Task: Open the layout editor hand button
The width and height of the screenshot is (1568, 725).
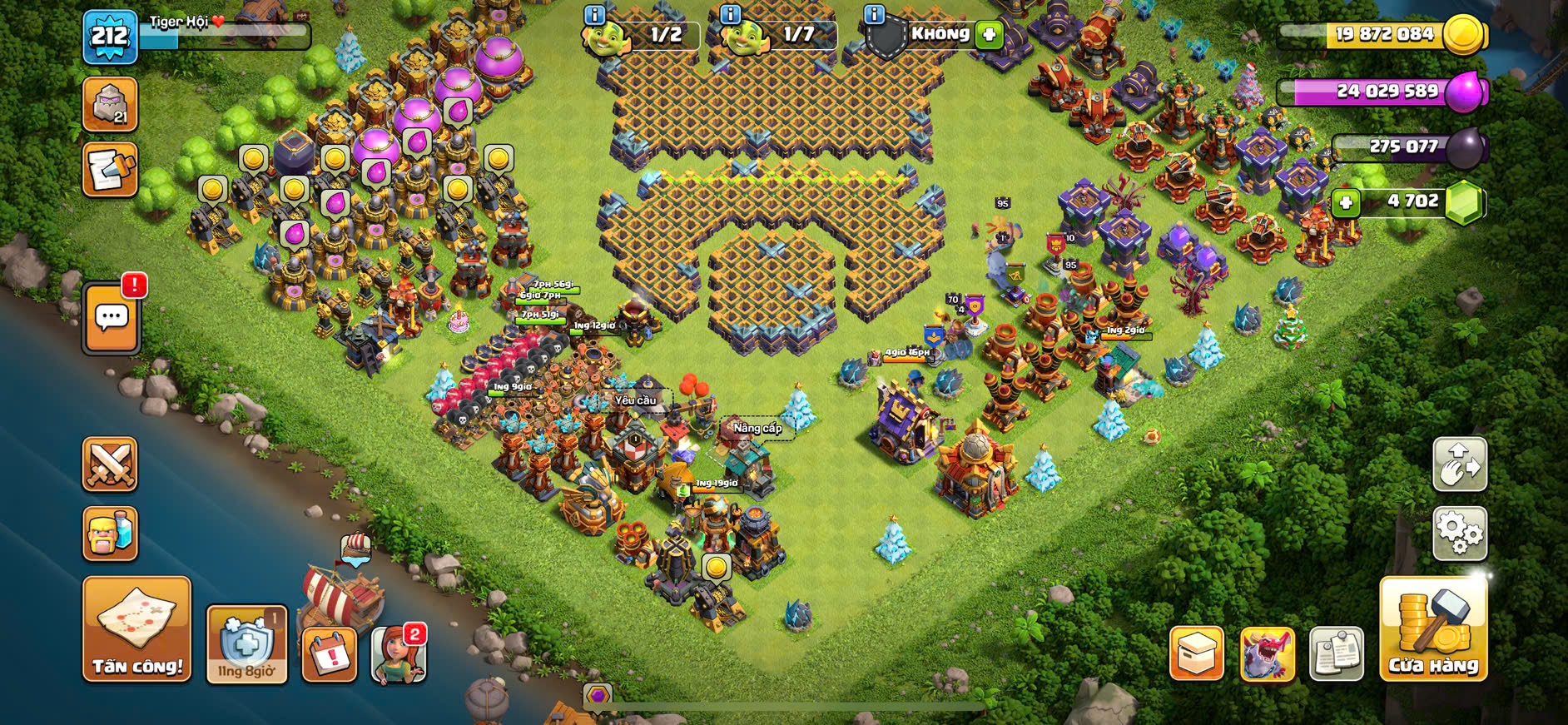Action: 1460,464
